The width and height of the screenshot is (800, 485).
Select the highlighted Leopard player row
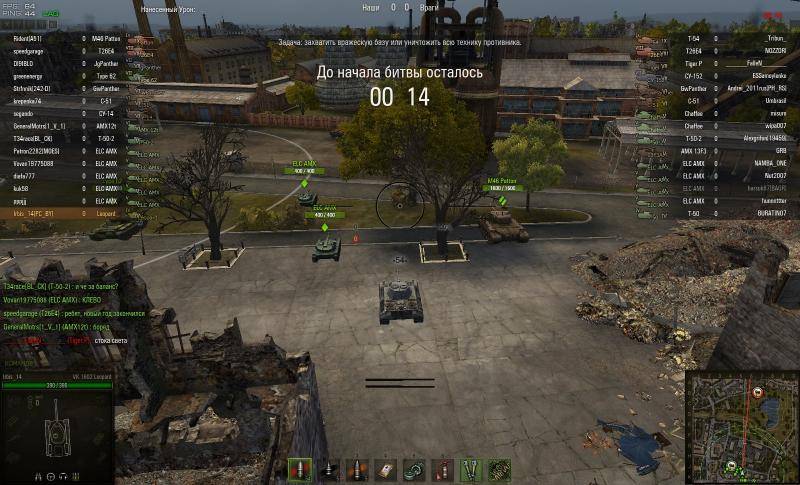click(x=60, y=213)
